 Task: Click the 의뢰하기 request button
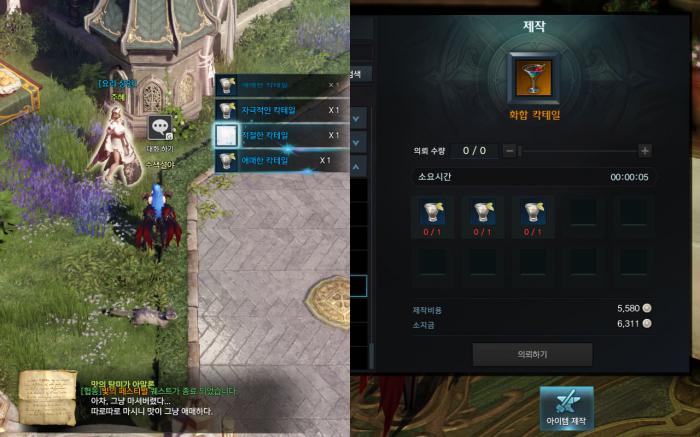[532, 354]
